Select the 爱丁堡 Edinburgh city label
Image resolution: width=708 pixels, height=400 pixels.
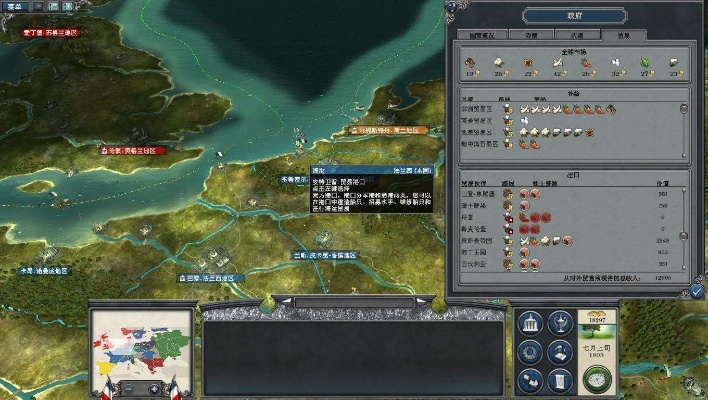(50, 32)
